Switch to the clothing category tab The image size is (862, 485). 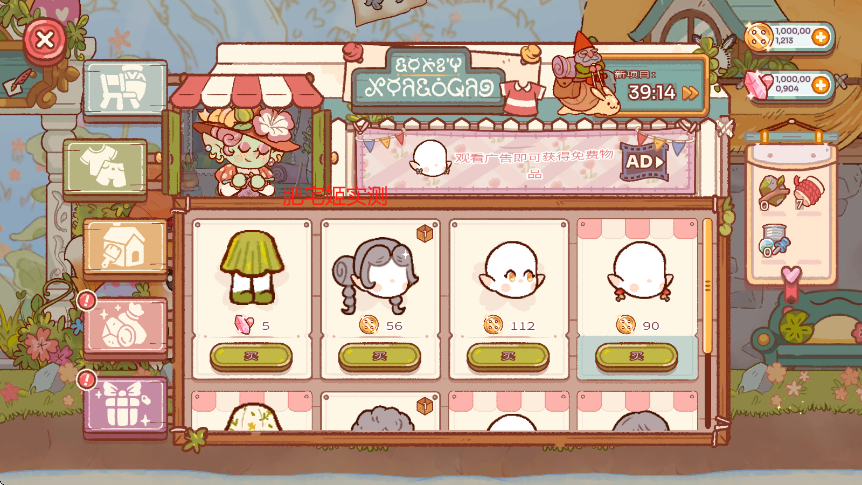pyautogui.click(x=105, y=165)
